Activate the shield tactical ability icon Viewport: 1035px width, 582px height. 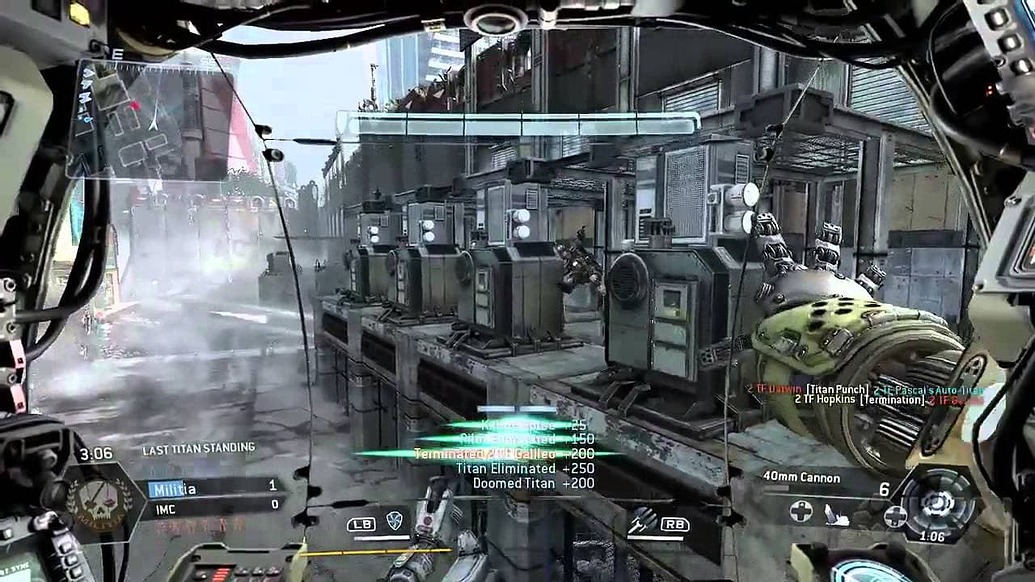point(394,520)
